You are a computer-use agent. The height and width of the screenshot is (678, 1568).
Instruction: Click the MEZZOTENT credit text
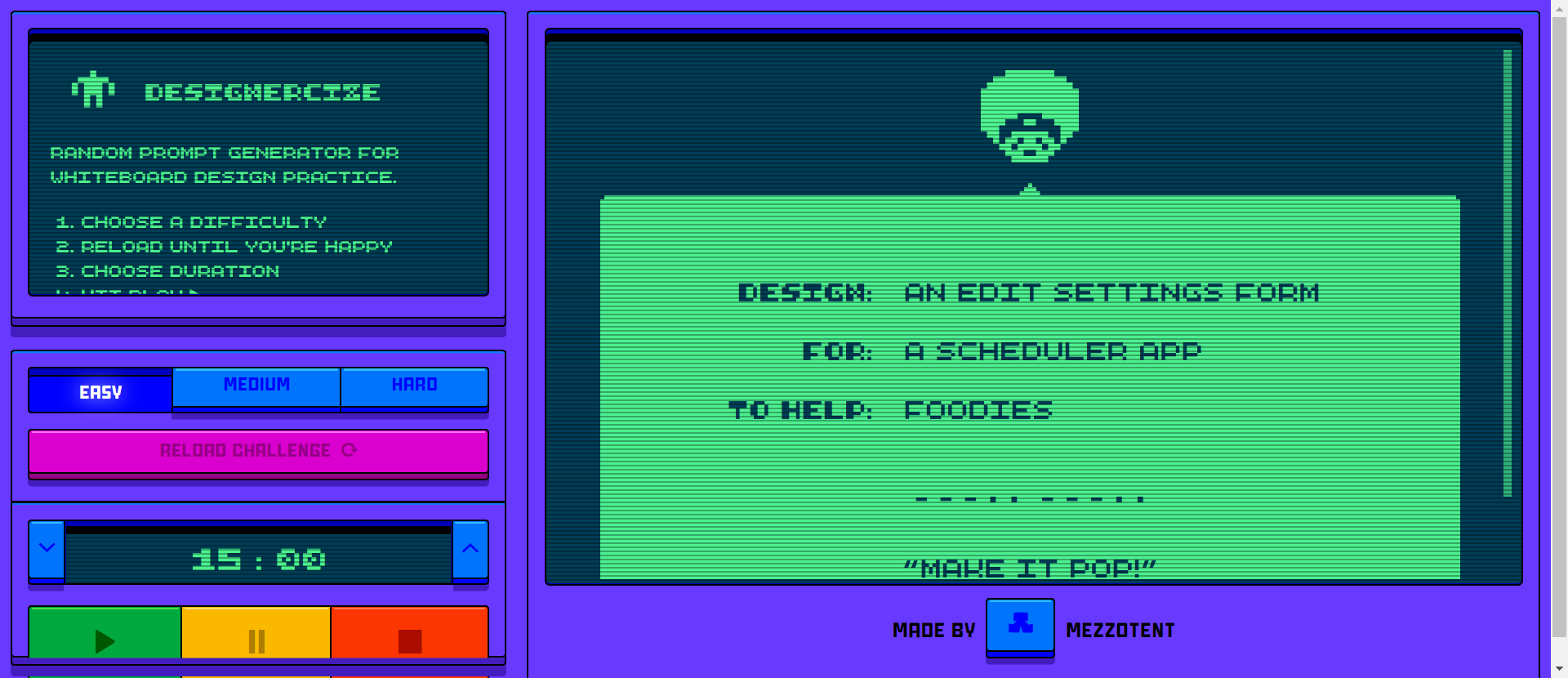pyautogui.click(x=1120, y=629)
